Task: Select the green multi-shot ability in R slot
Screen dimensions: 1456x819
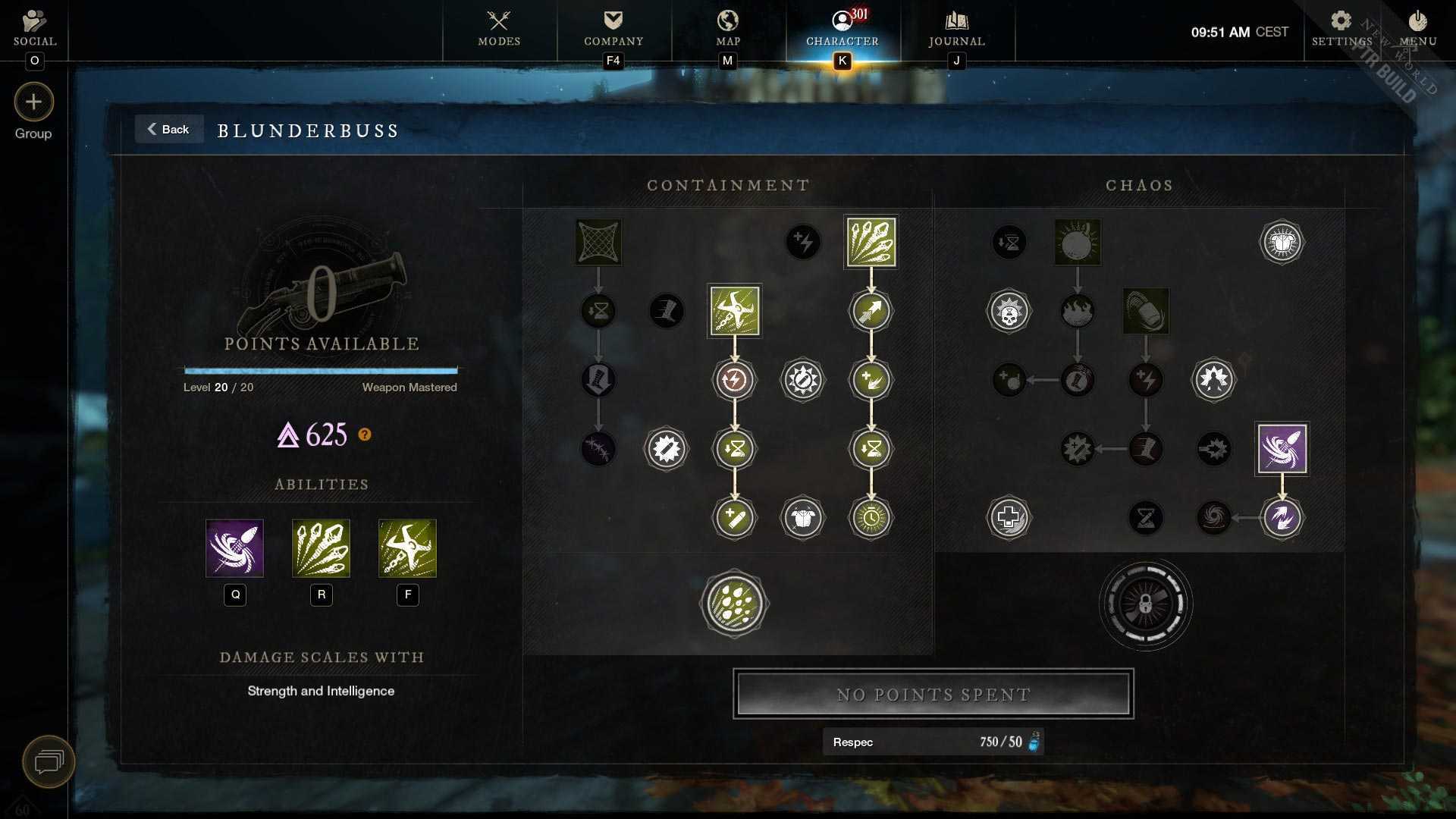Action: pos(321,548)
